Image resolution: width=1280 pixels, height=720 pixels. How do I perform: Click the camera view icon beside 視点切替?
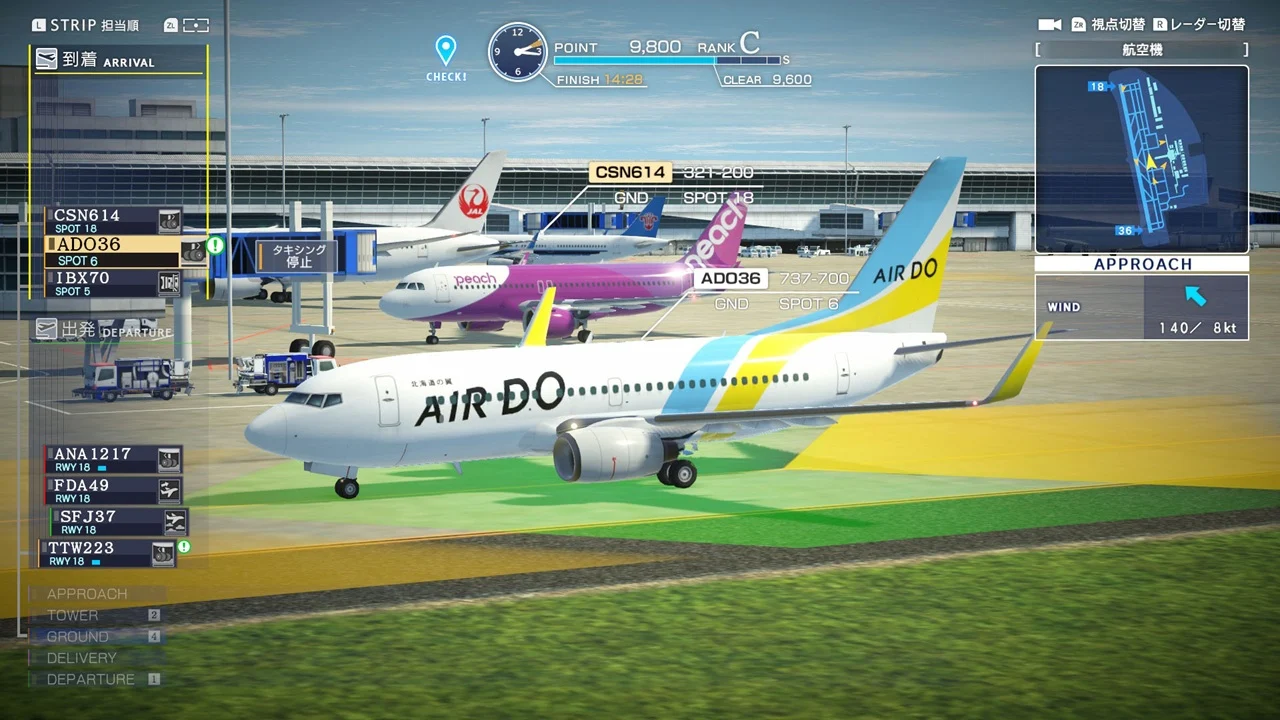click(1048, 24)
